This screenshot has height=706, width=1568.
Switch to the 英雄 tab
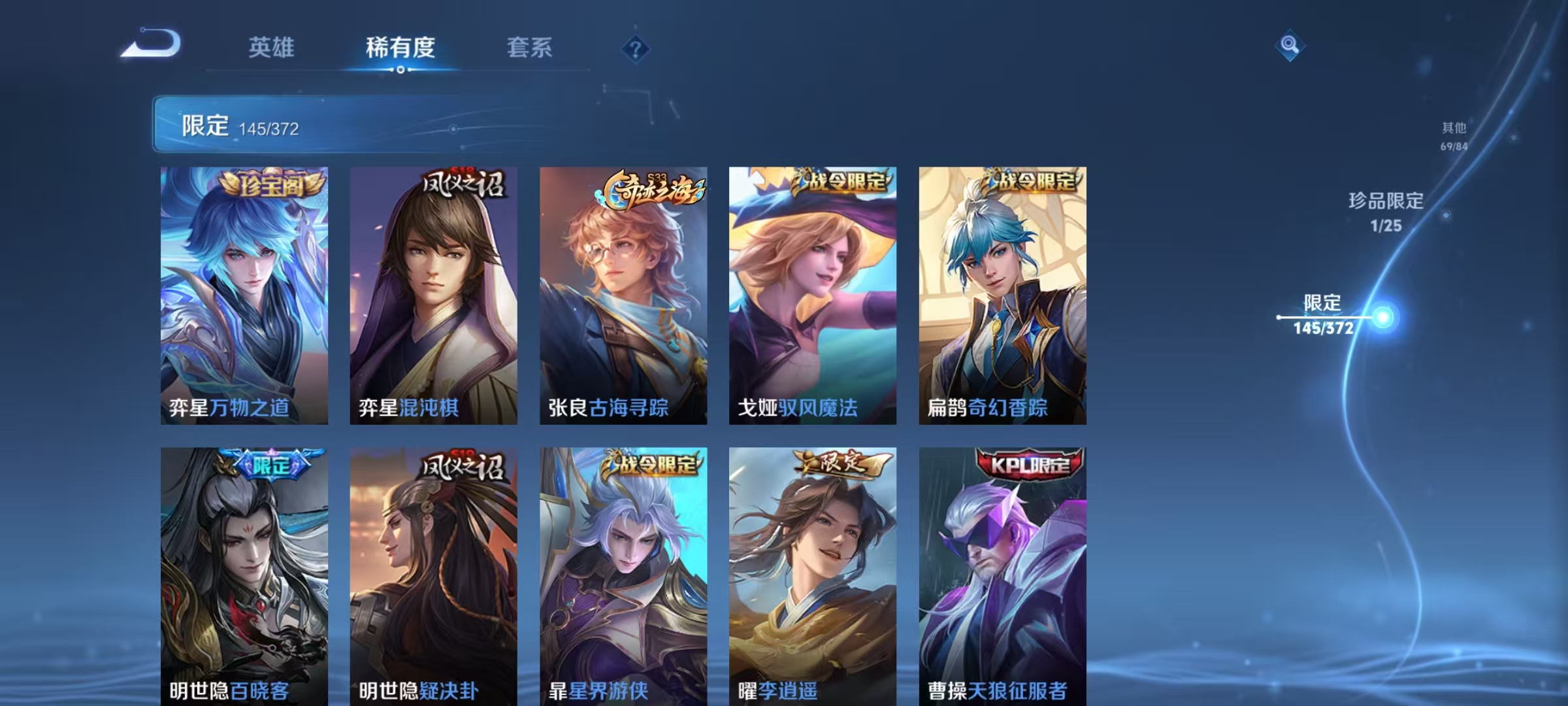[272, 48]
